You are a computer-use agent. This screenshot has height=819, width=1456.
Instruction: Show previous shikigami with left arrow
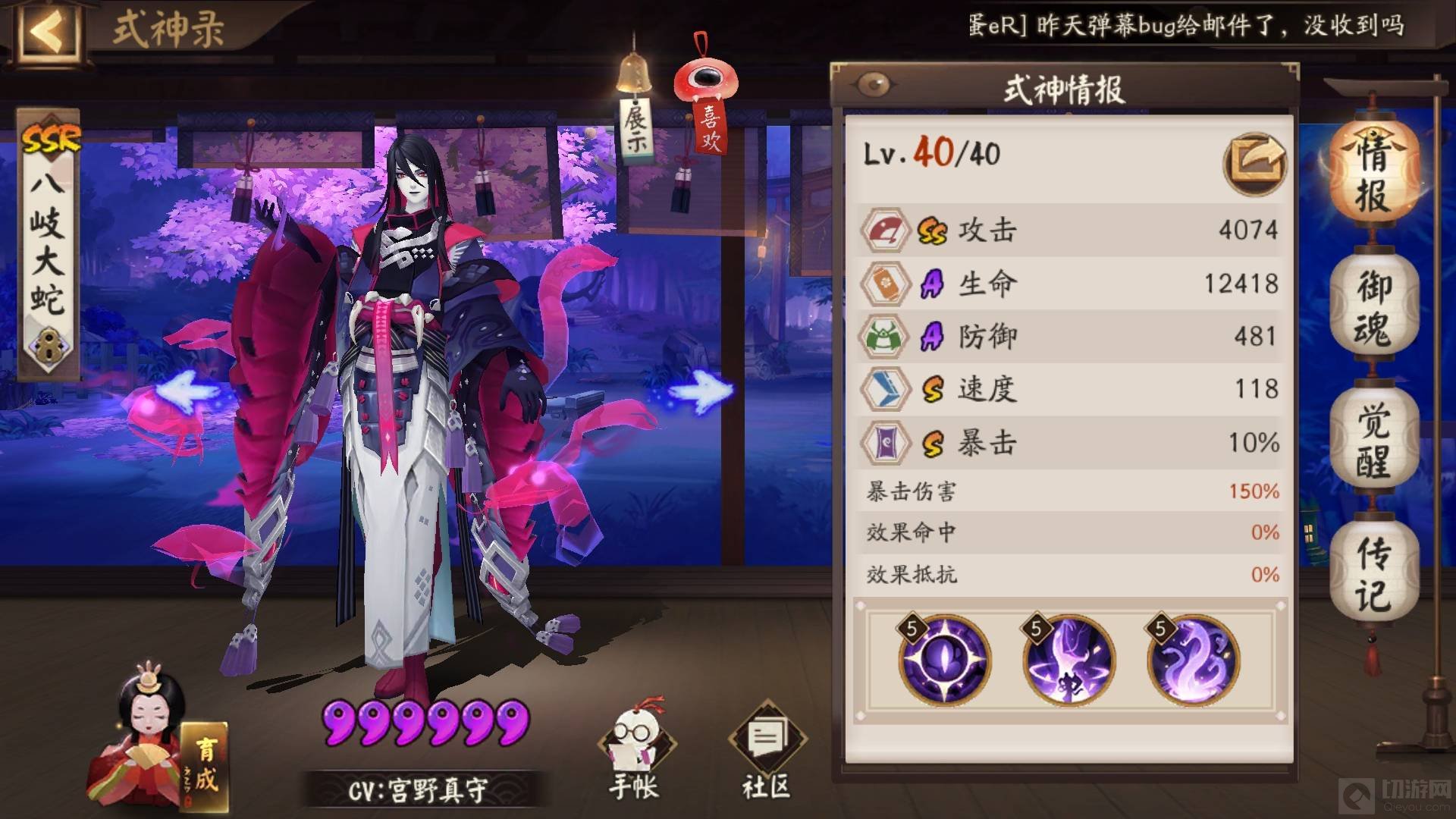tap(187, 393)
